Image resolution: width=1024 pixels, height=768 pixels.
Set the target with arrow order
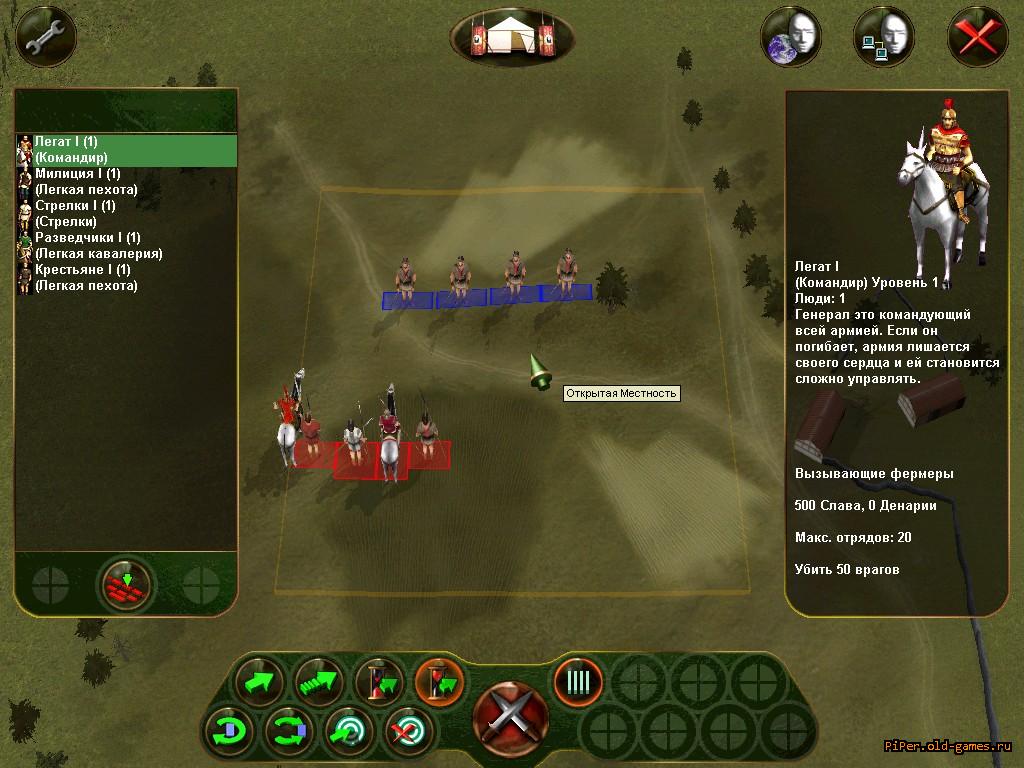click(350, 732)
